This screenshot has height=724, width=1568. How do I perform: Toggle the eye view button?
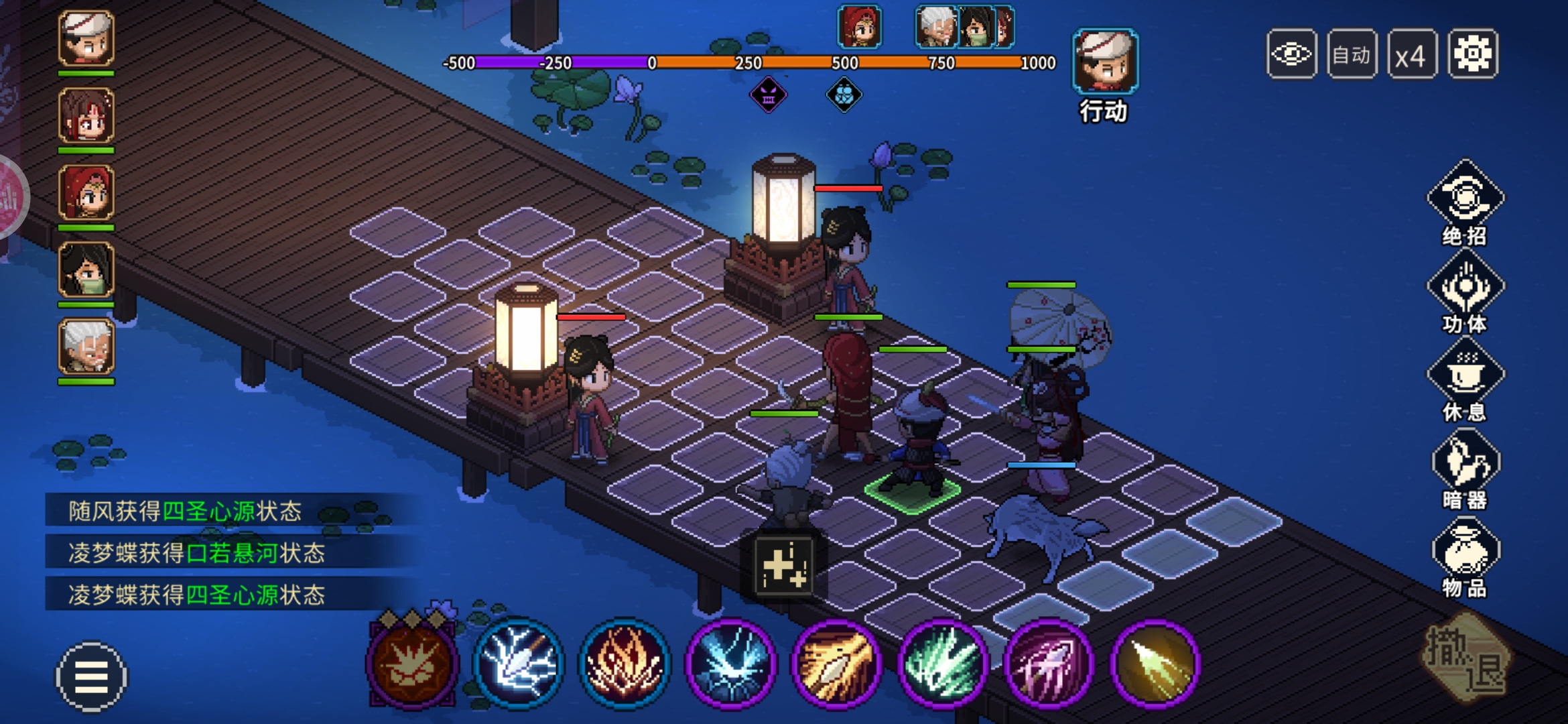point(1291,54)
